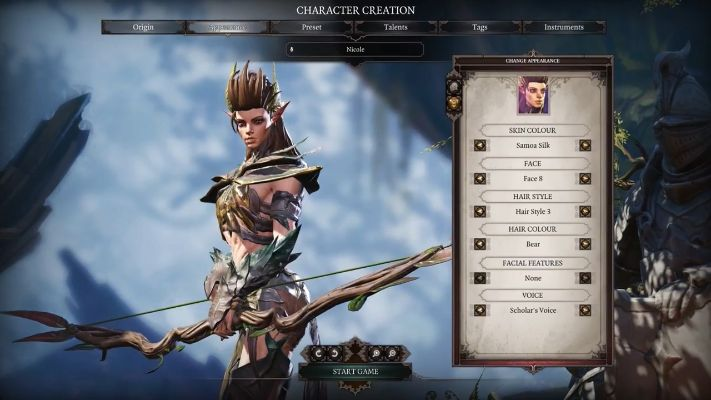Go to the Preset tab
The width and height of the screenshot is (711, 400).
[x=311, y=27]
